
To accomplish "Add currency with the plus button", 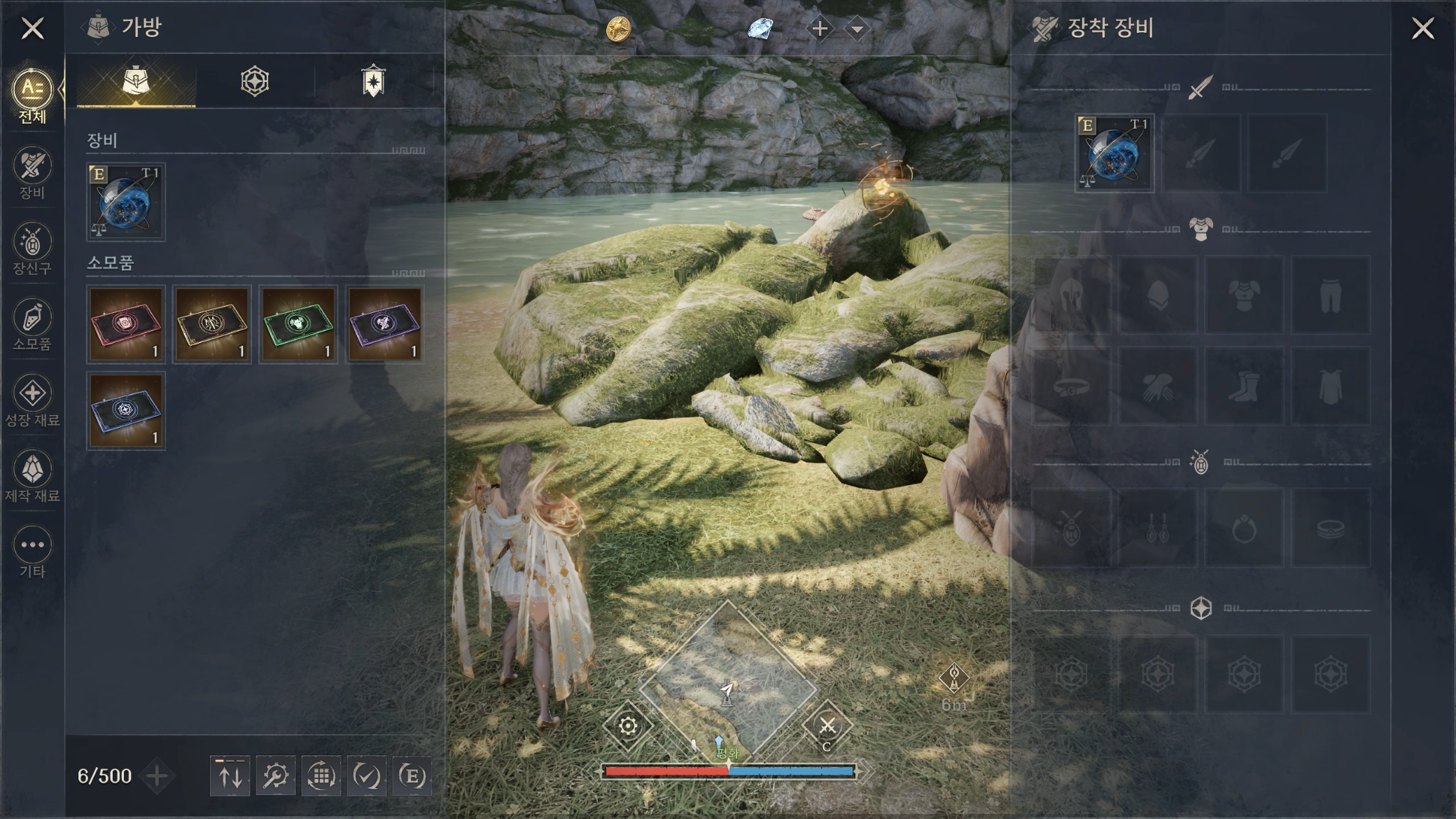I will [x=820, y=29].
